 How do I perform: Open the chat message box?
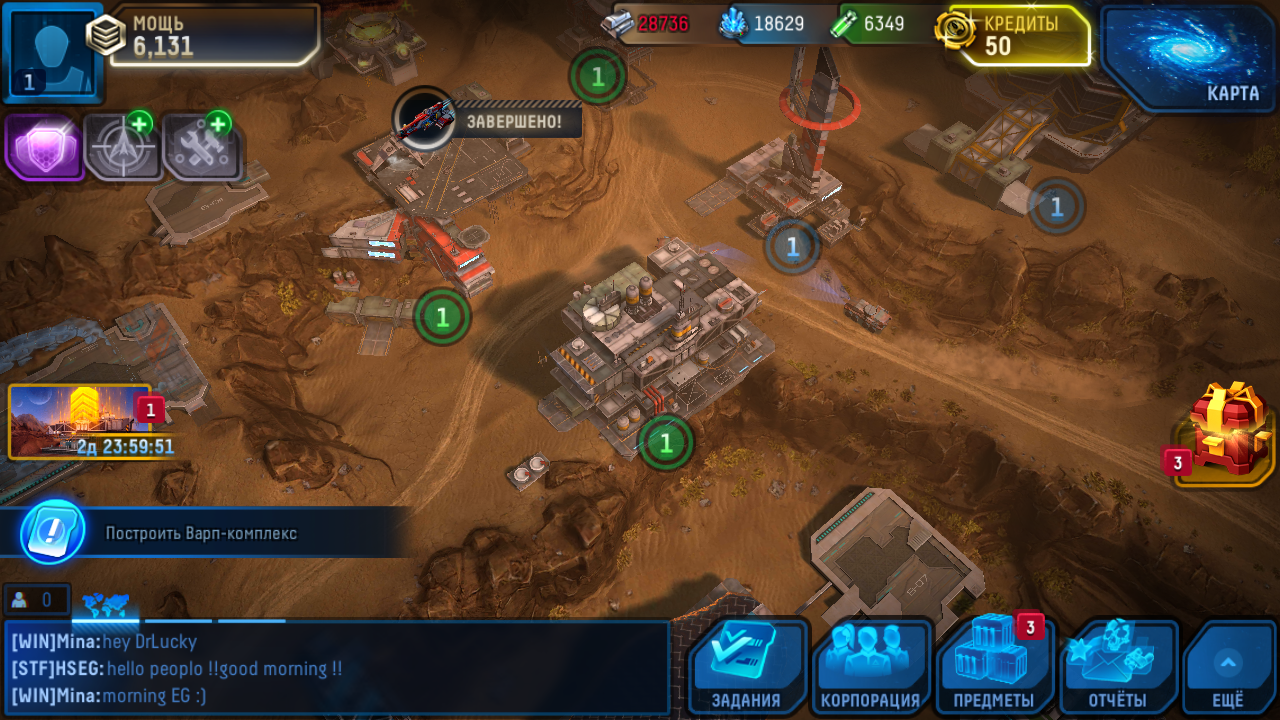click(336, 668)
